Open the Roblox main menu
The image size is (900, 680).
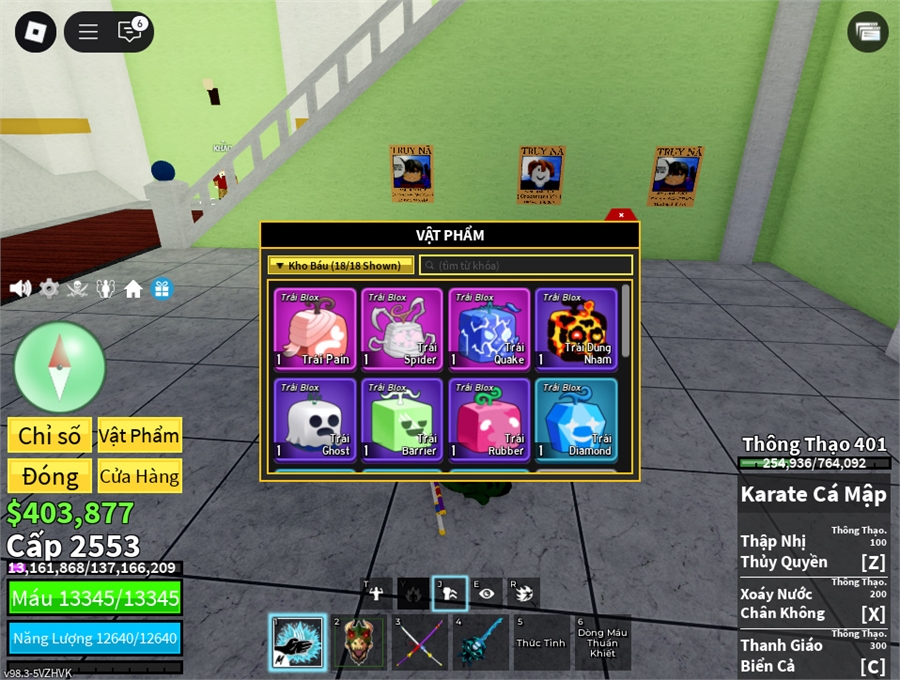pyautogui.click(x=35, y=32)
